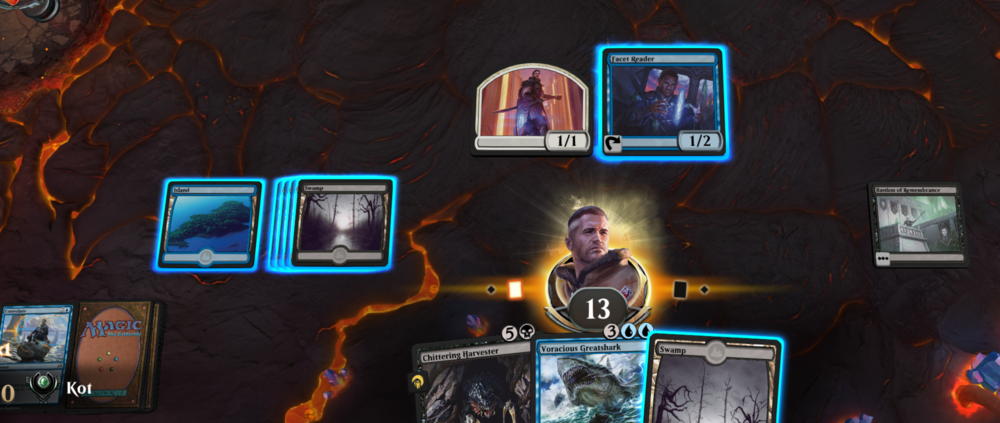
Task: Inspect the Bastion of Remembrance card
Action: pyautogui.click(x=916, y=224)
